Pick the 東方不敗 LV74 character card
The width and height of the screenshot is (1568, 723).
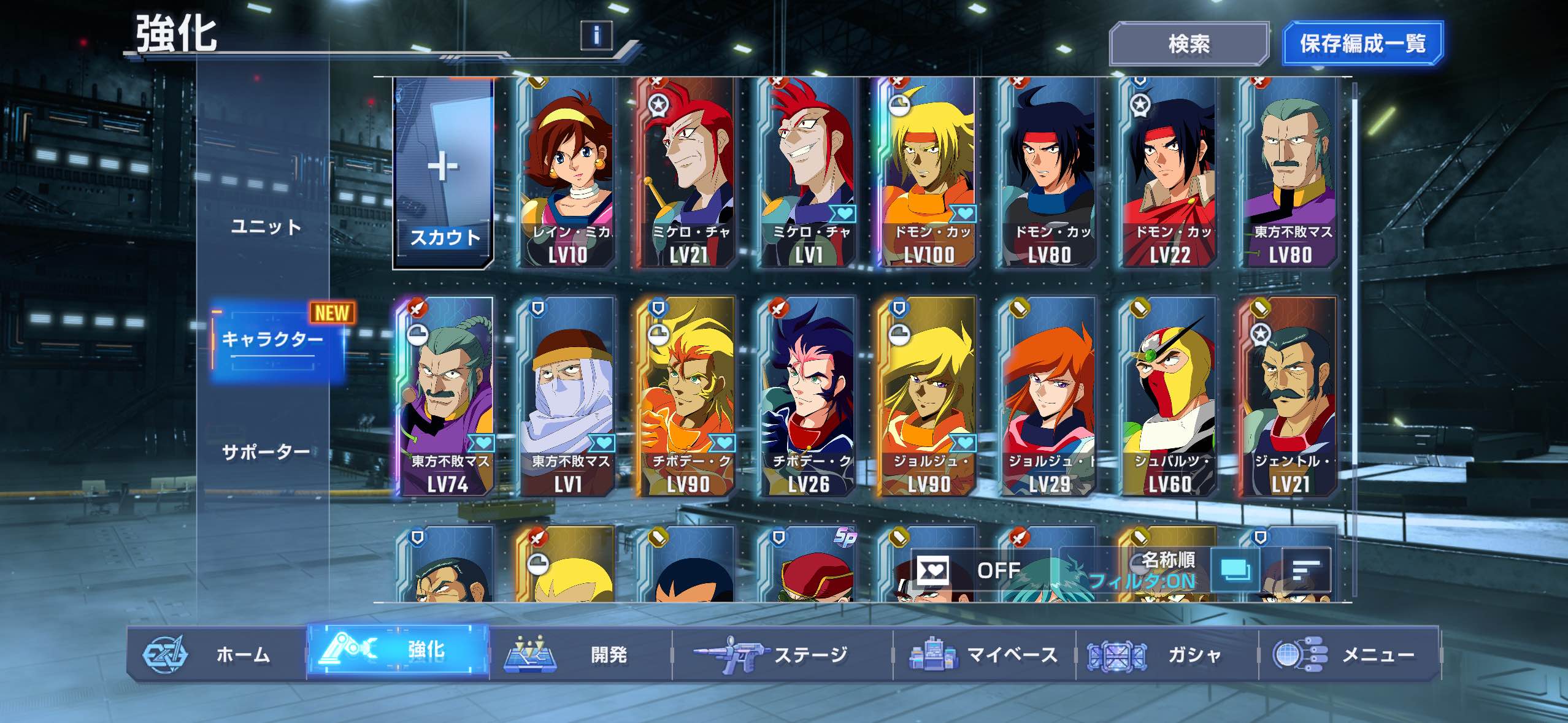pos(447,397)
